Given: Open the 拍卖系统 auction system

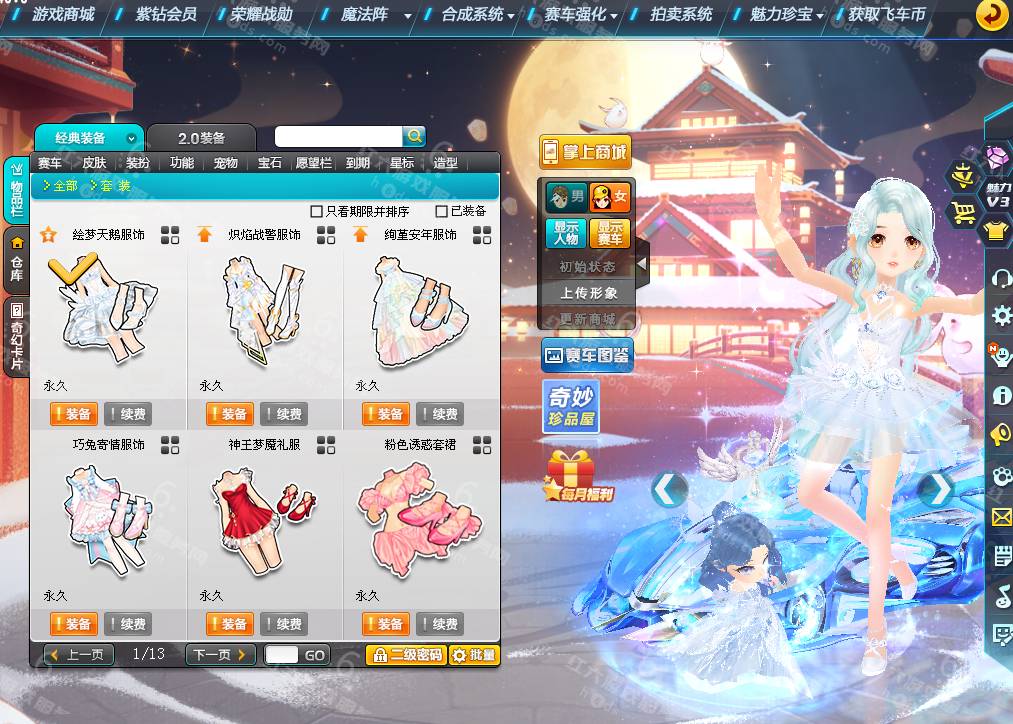Looking at the screenshot, I should pyautogui.click(x=681, y=14).
